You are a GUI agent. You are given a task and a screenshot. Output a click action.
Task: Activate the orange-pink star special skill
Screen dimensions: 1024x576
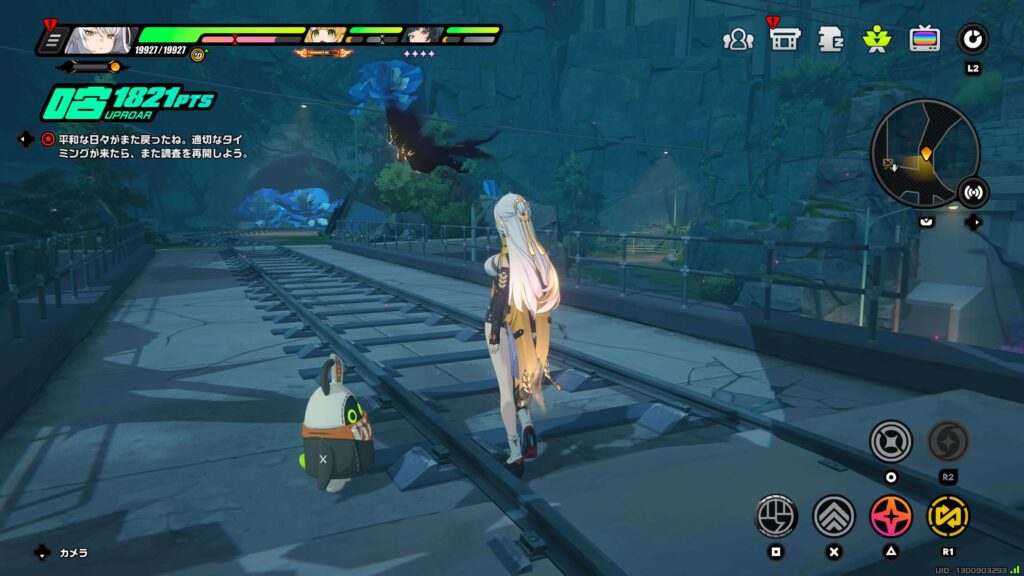[x=890, y=515]
